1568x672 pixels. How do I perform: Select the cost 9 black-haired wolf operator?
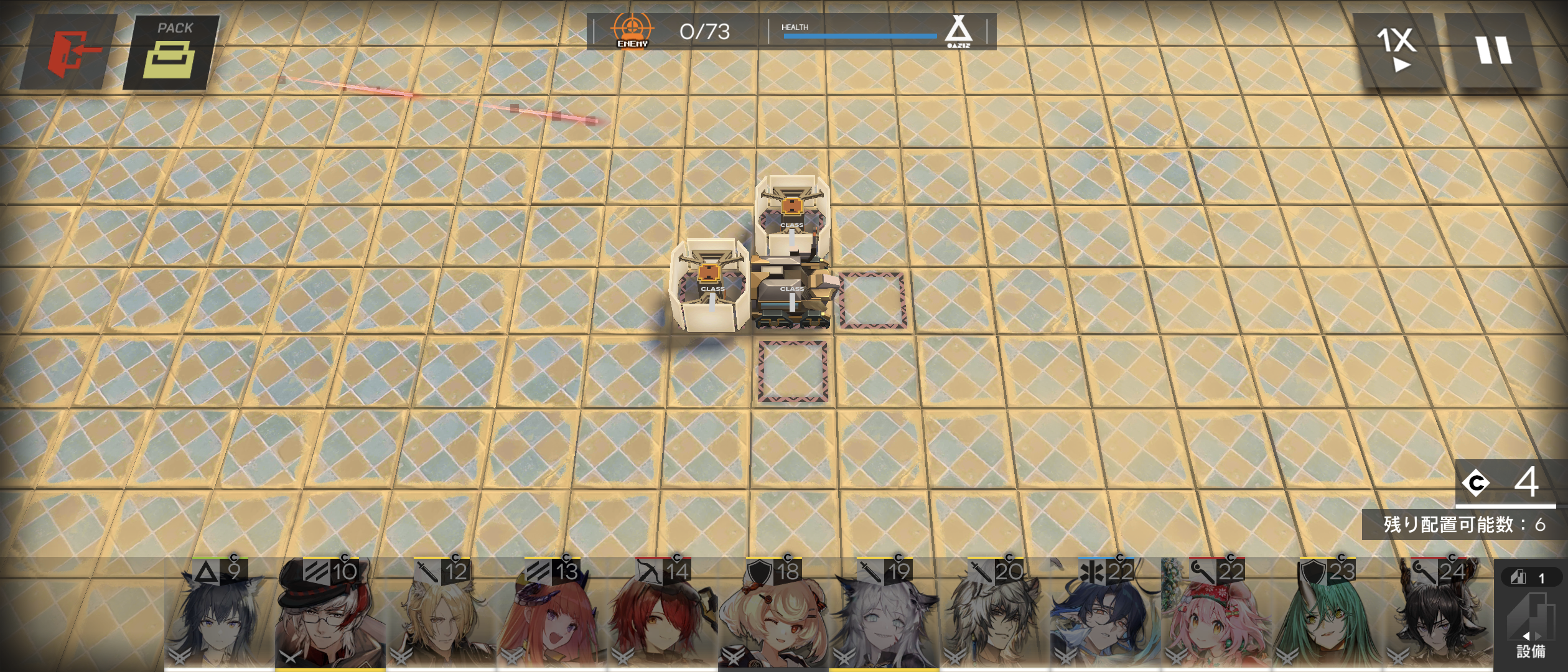pos(219,616)
